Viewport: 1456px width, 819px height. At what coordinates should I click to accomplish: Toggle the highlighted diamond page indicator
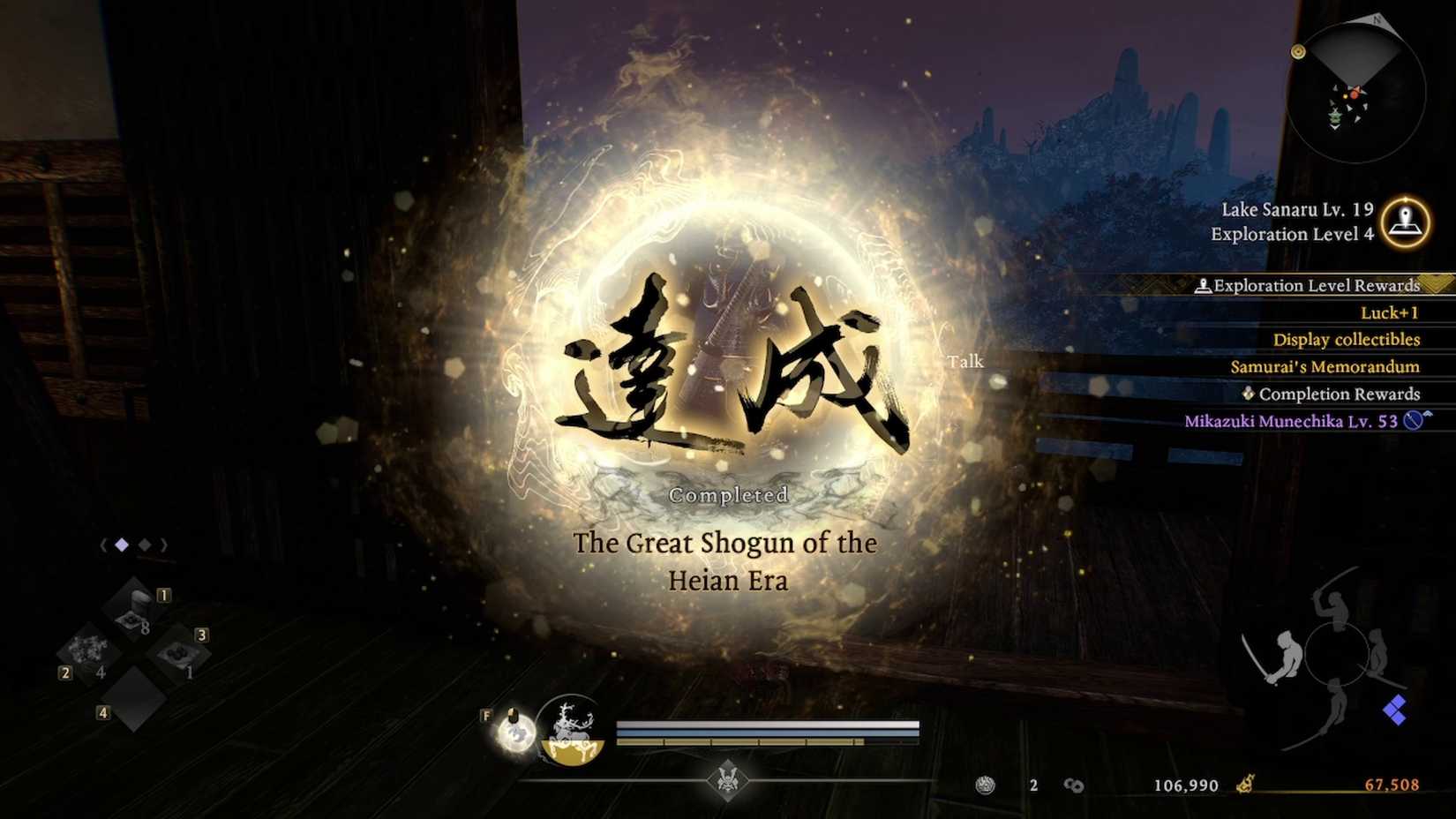120,545
